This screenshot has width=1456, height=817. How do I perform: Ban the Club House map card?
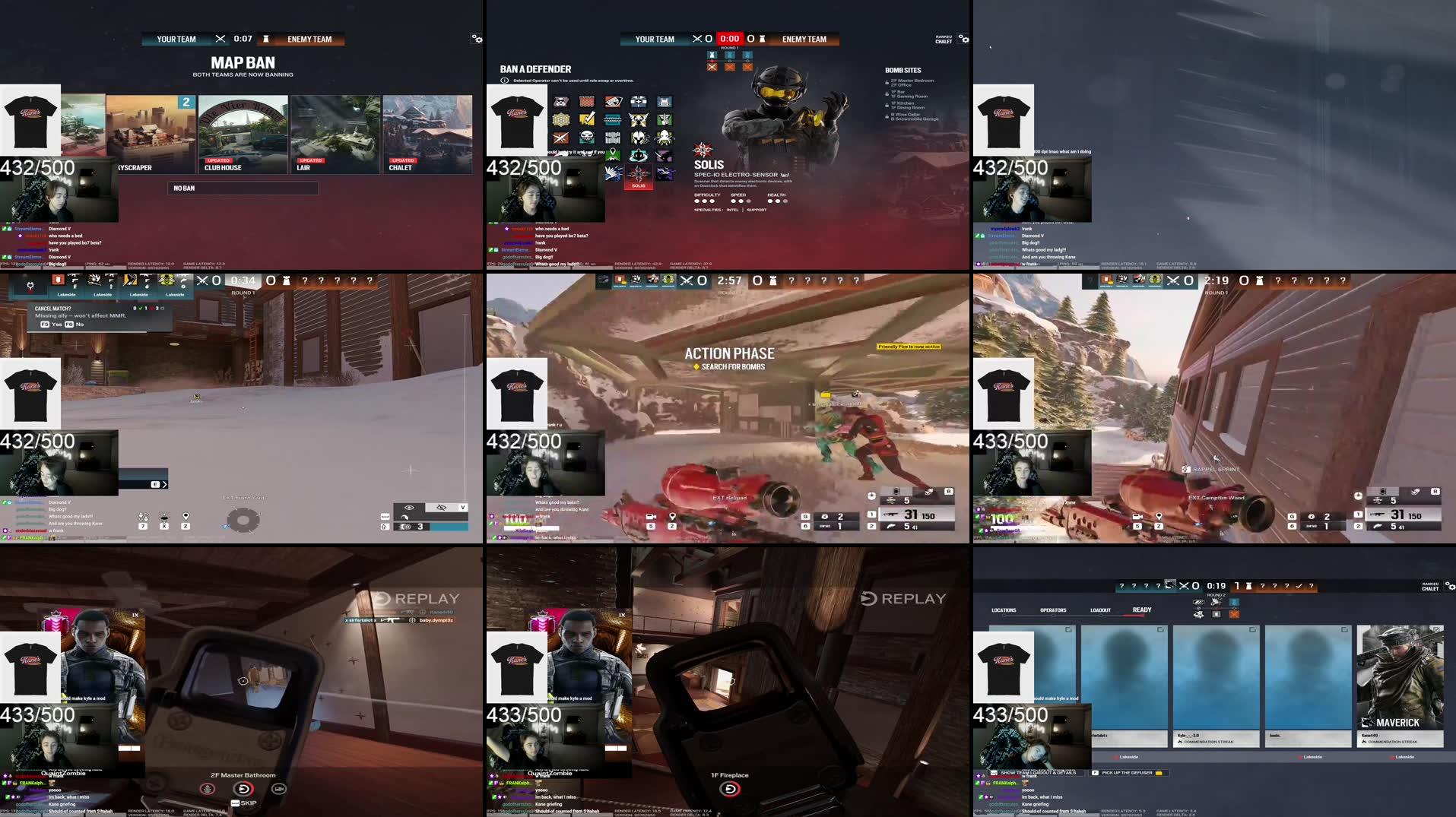coord(243,134)
